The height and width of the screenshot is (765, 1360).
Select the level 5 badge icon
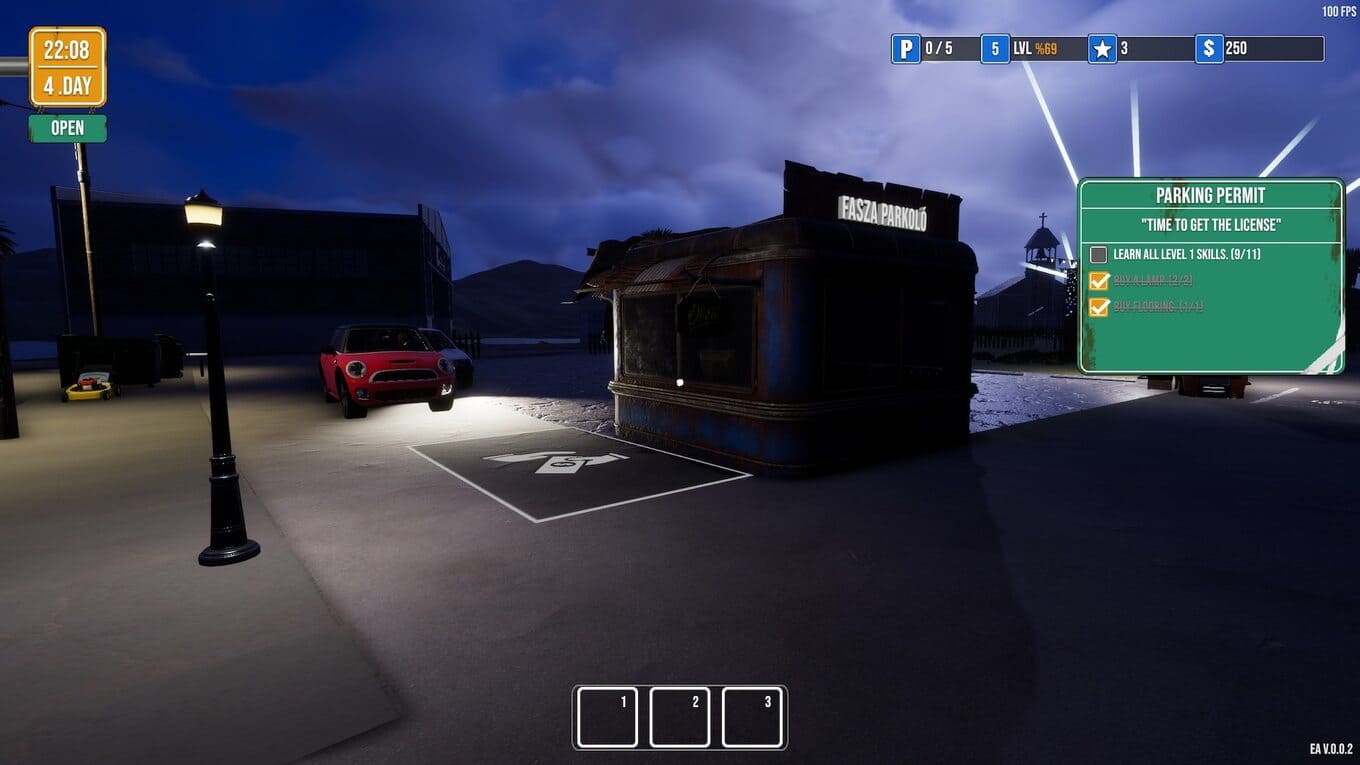[995, 49]
